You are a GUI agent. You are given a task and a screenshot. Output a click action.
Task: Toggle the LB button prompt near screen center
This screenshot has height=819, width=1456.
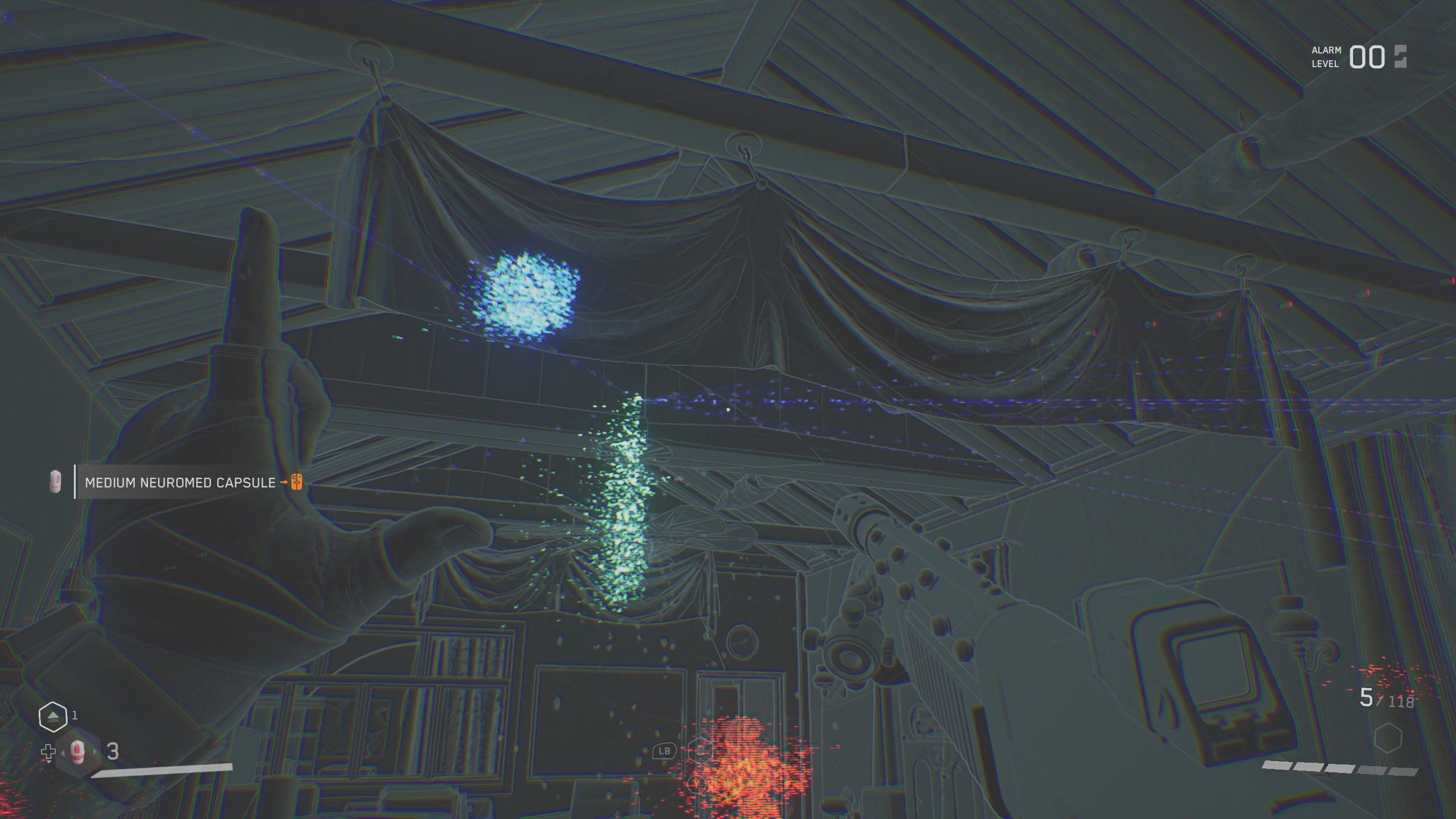coord(664,752)
